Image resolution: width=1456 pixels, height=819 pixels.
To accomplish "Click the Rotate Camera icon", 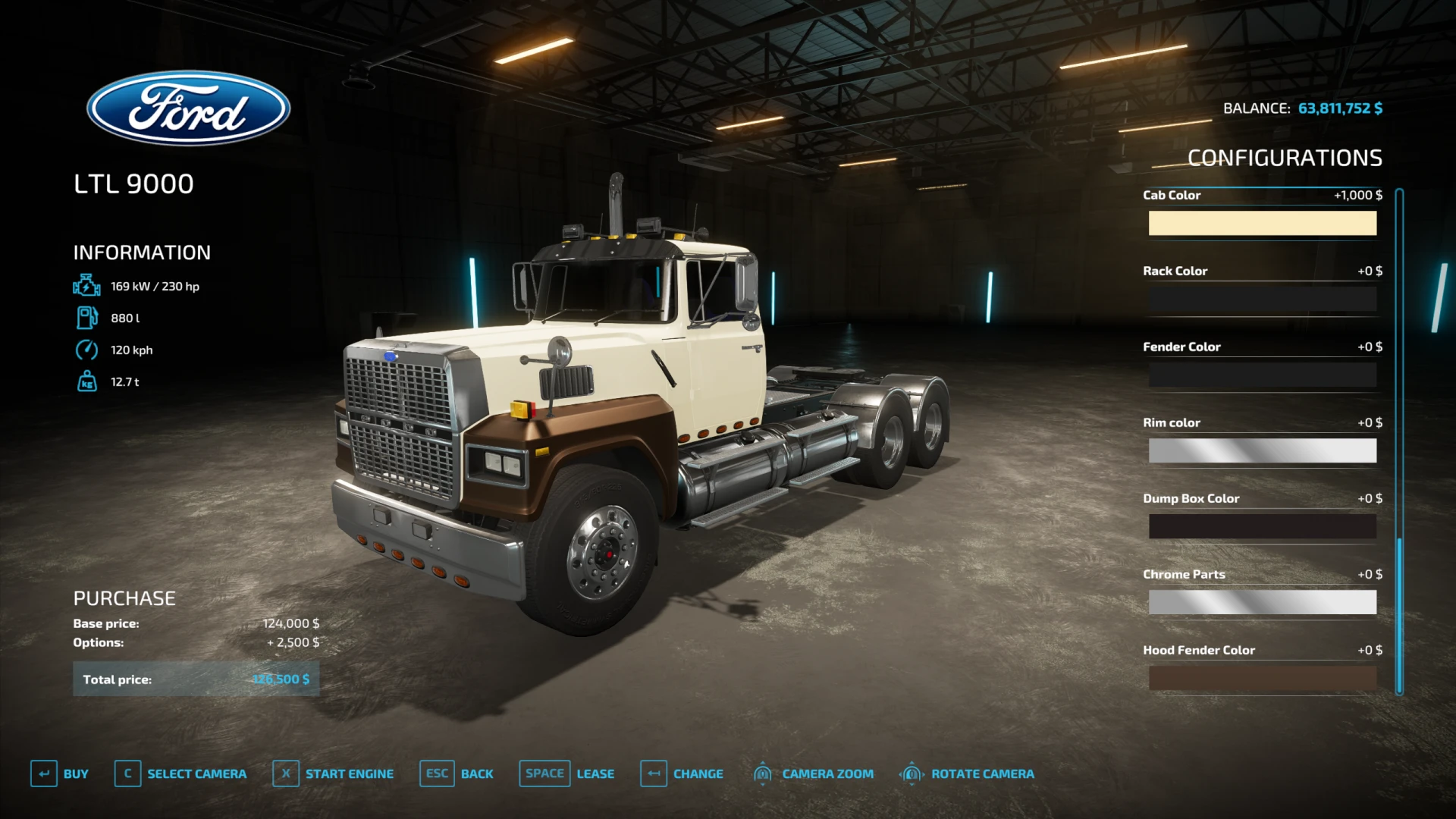I will coord(911,773).
